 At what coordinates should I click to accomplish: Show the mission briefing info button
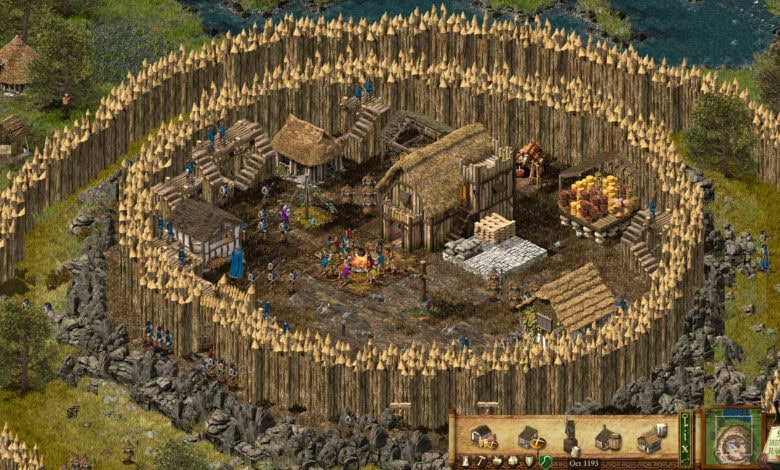coord(685,435)
